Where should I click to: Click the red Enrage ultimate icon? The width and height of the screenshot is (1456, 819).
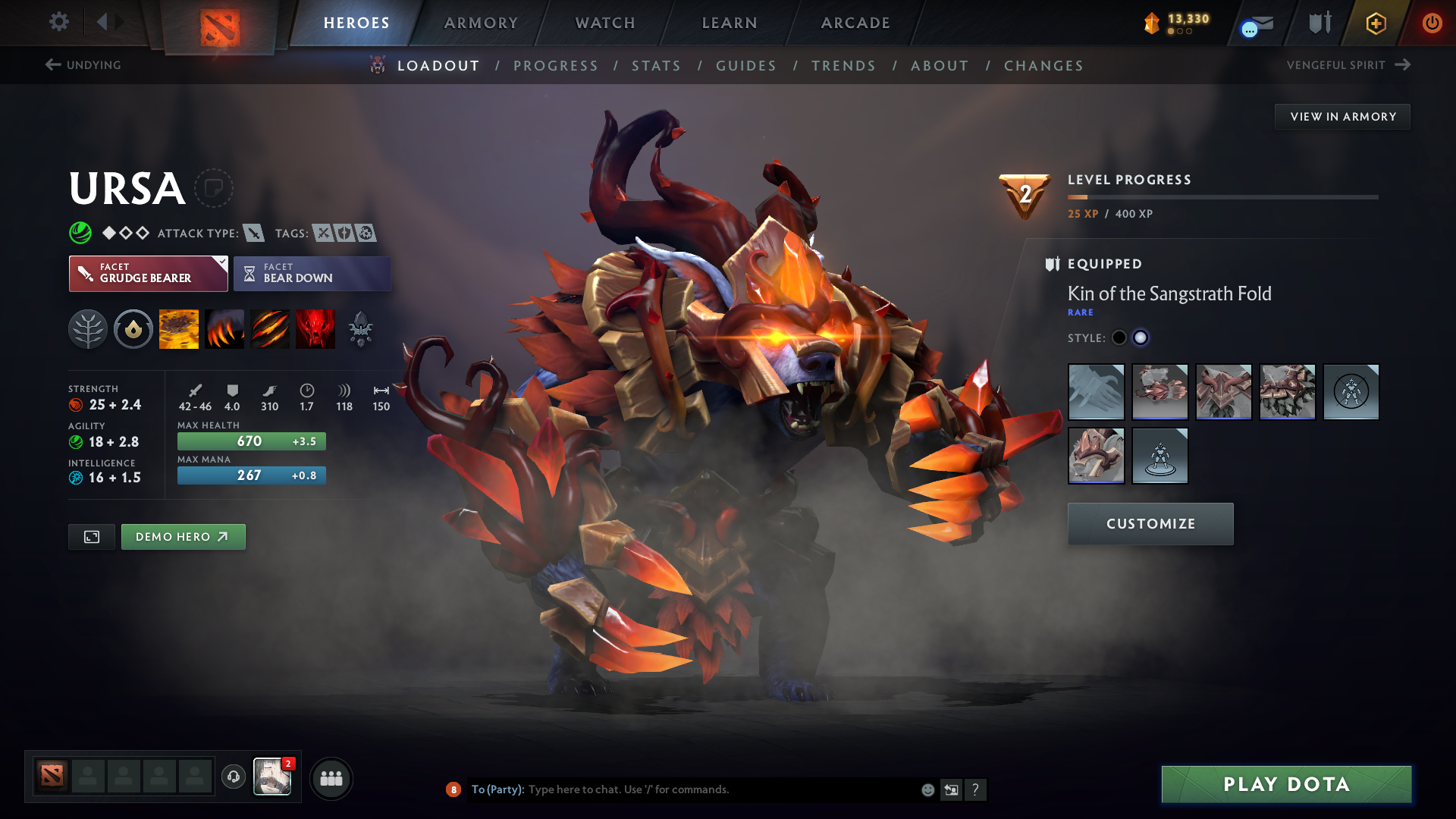(x=315, y=328)
